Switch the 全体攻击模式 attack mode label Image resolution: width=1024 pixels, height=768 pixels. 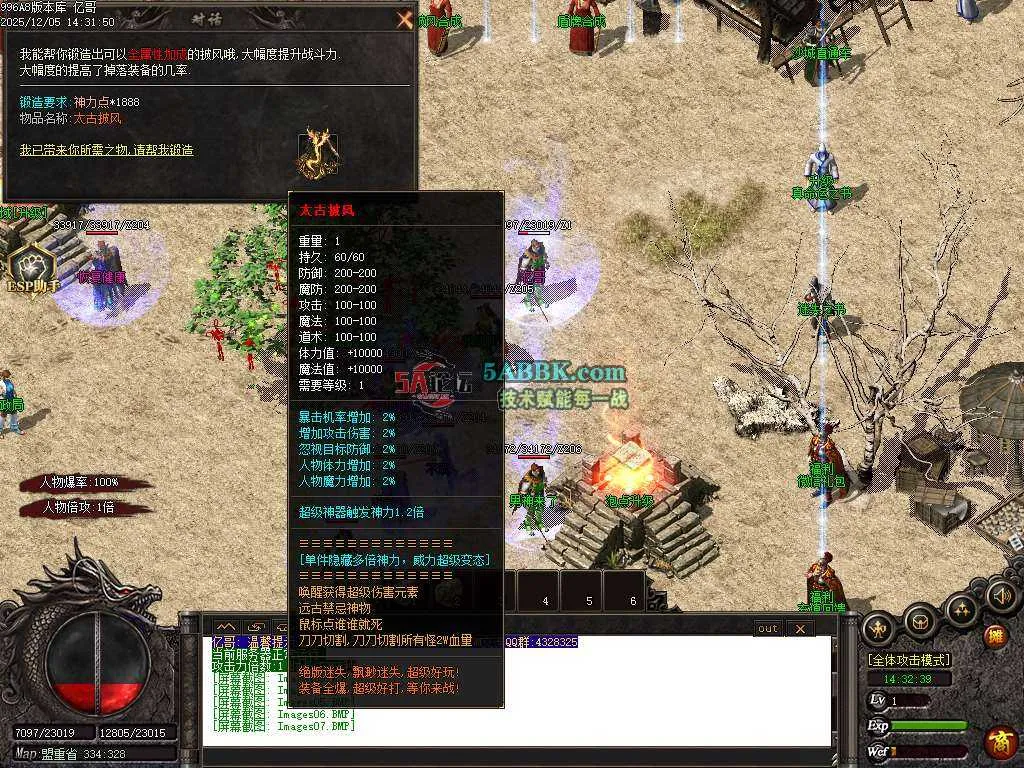(909, 660)
